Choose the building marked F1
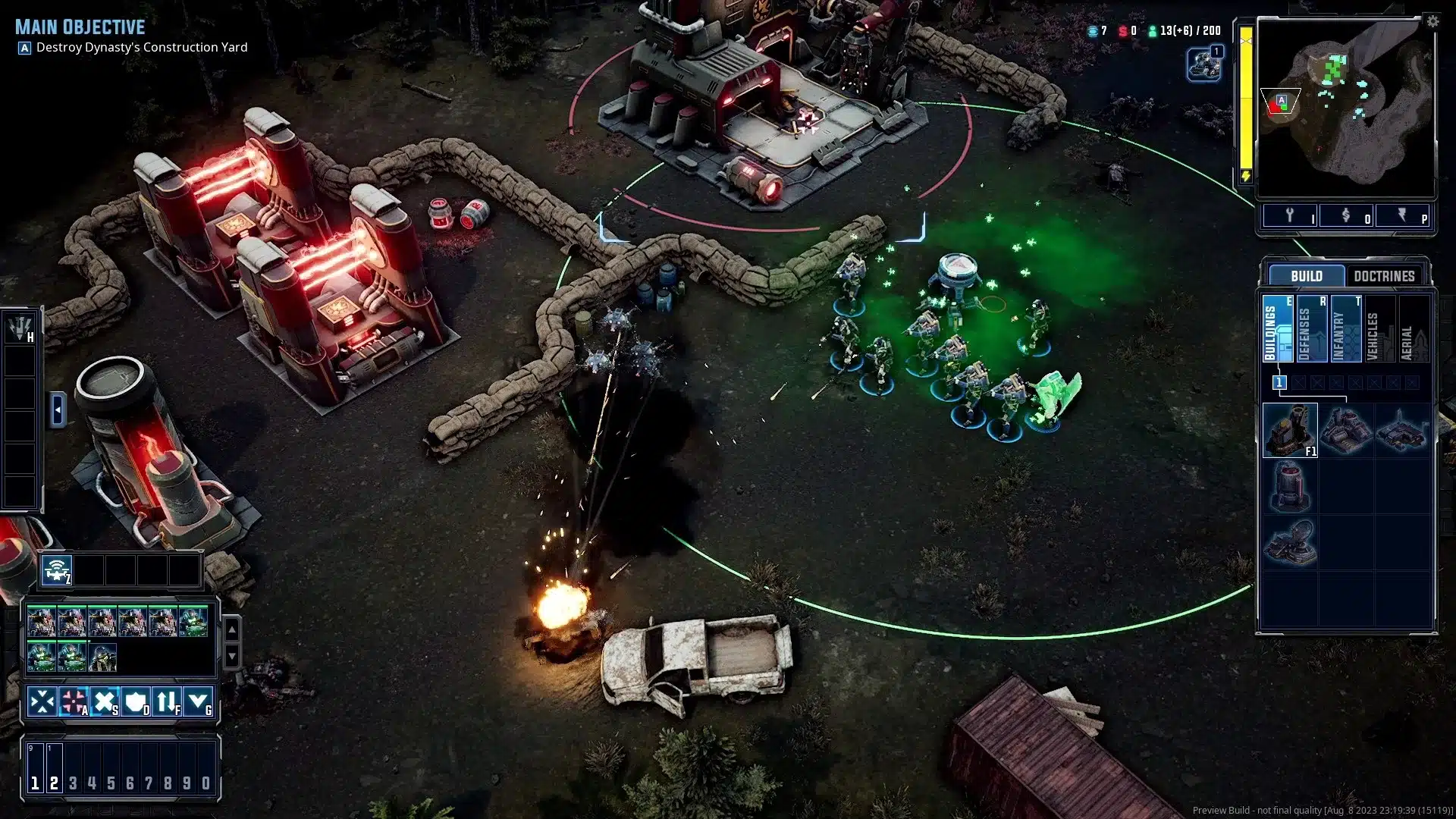1456x819 pixels. pos(1290,430)
